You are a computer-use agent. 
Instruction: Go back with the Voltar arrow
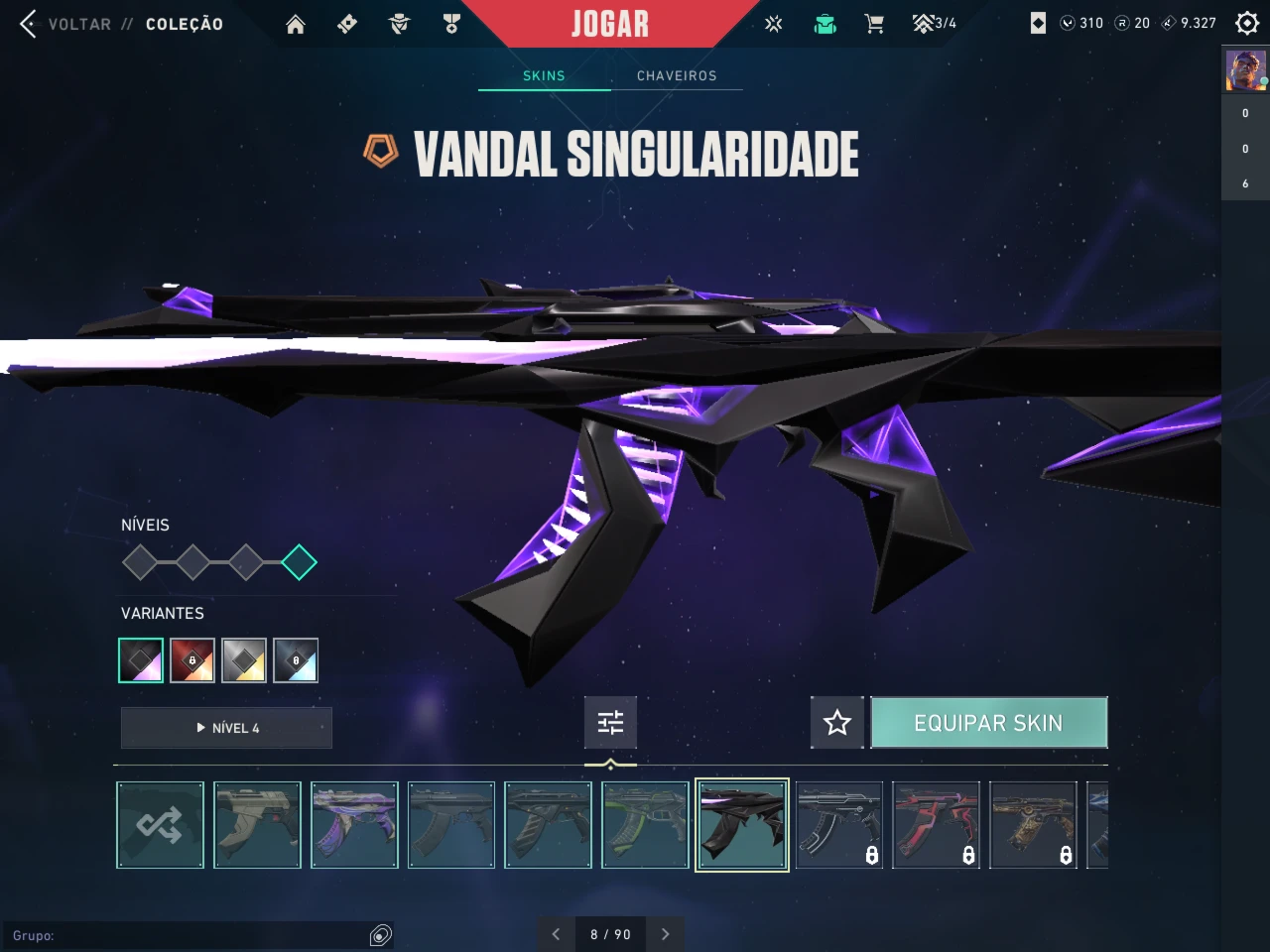(x=28, y=24)
